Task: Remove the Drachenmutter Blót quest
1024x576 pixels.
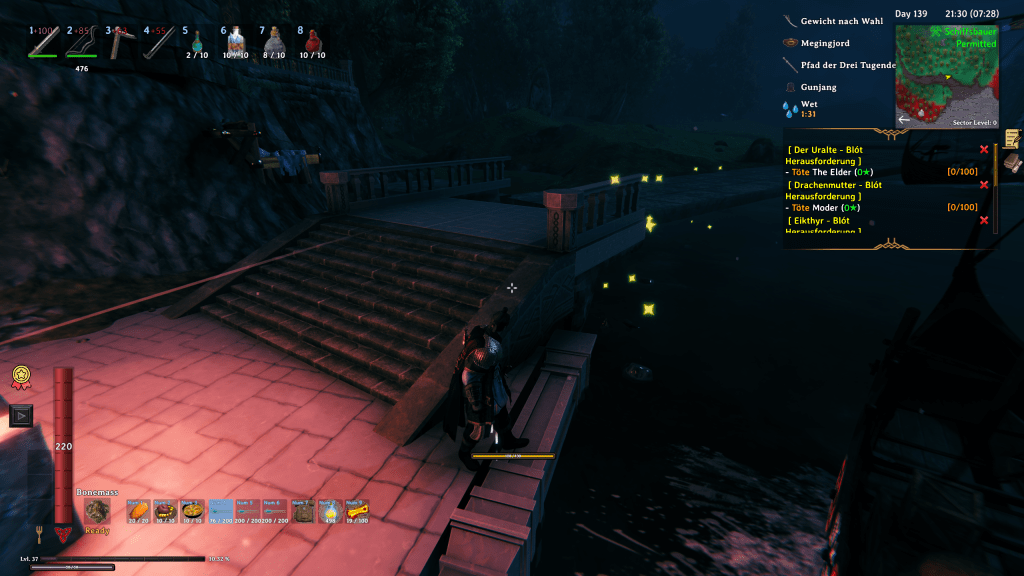Action: (984, 185)
